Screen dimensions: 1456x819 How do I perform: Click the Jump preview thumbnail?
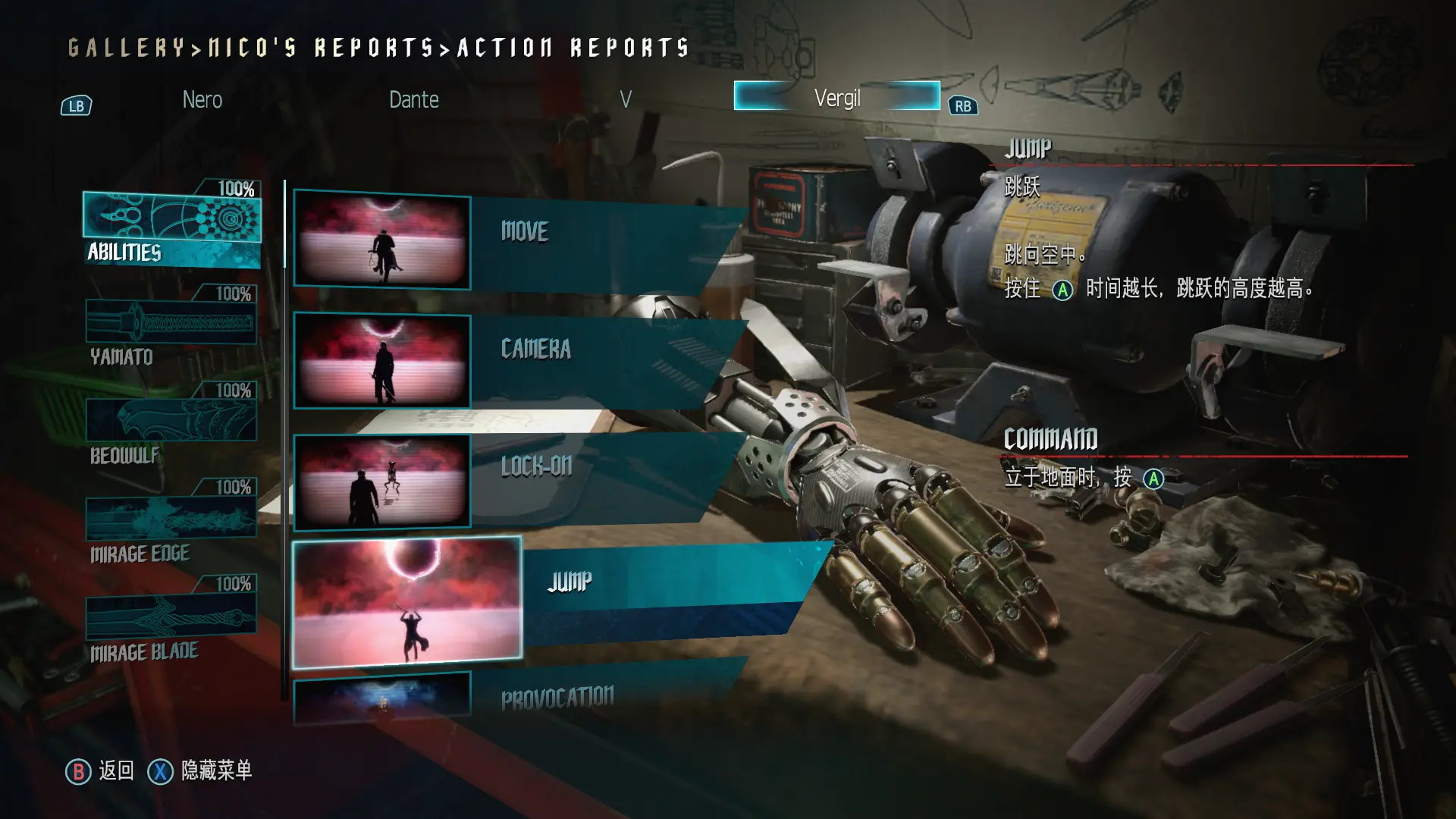pyautogui.click(x=407, y=602)
